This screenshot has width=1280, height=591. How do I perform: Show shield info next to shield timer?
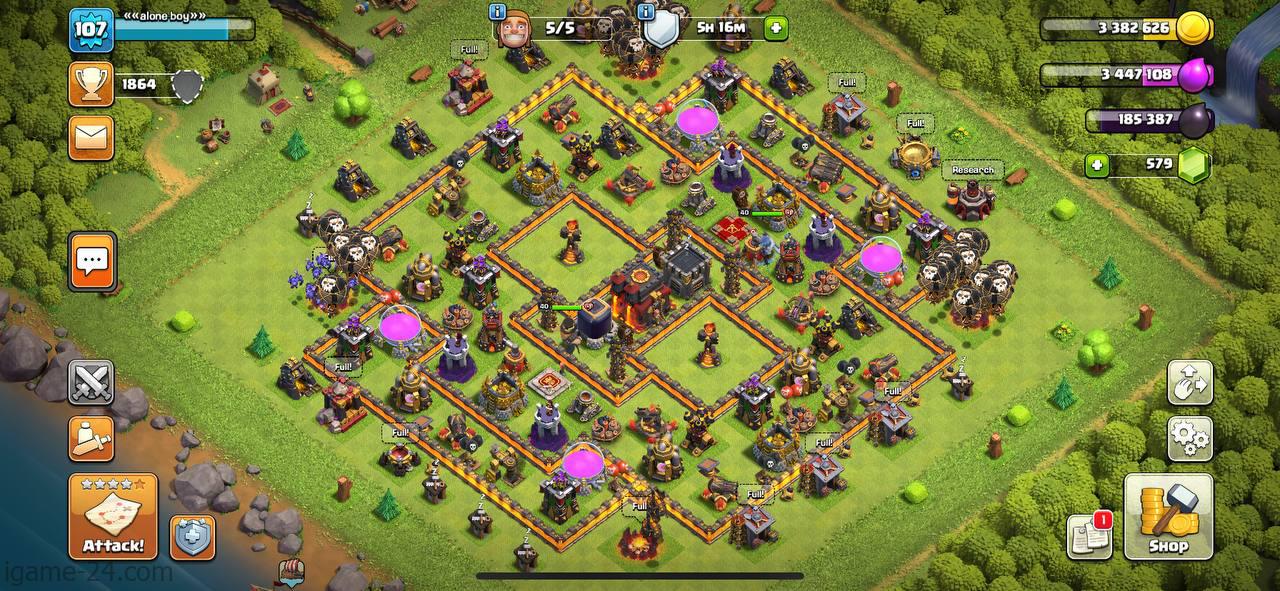[x=646, y=13]
